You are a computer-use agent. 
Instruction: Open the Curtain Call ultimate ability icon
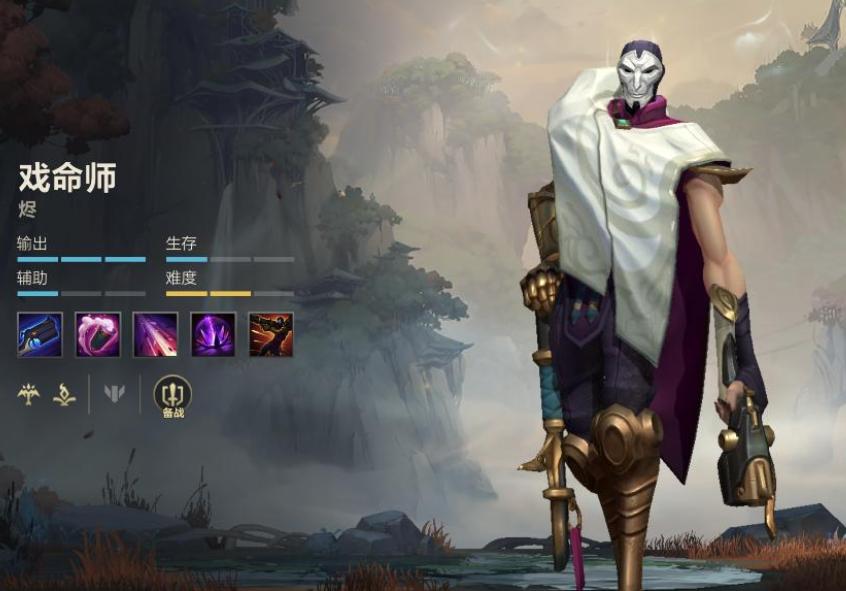(271, 335)
